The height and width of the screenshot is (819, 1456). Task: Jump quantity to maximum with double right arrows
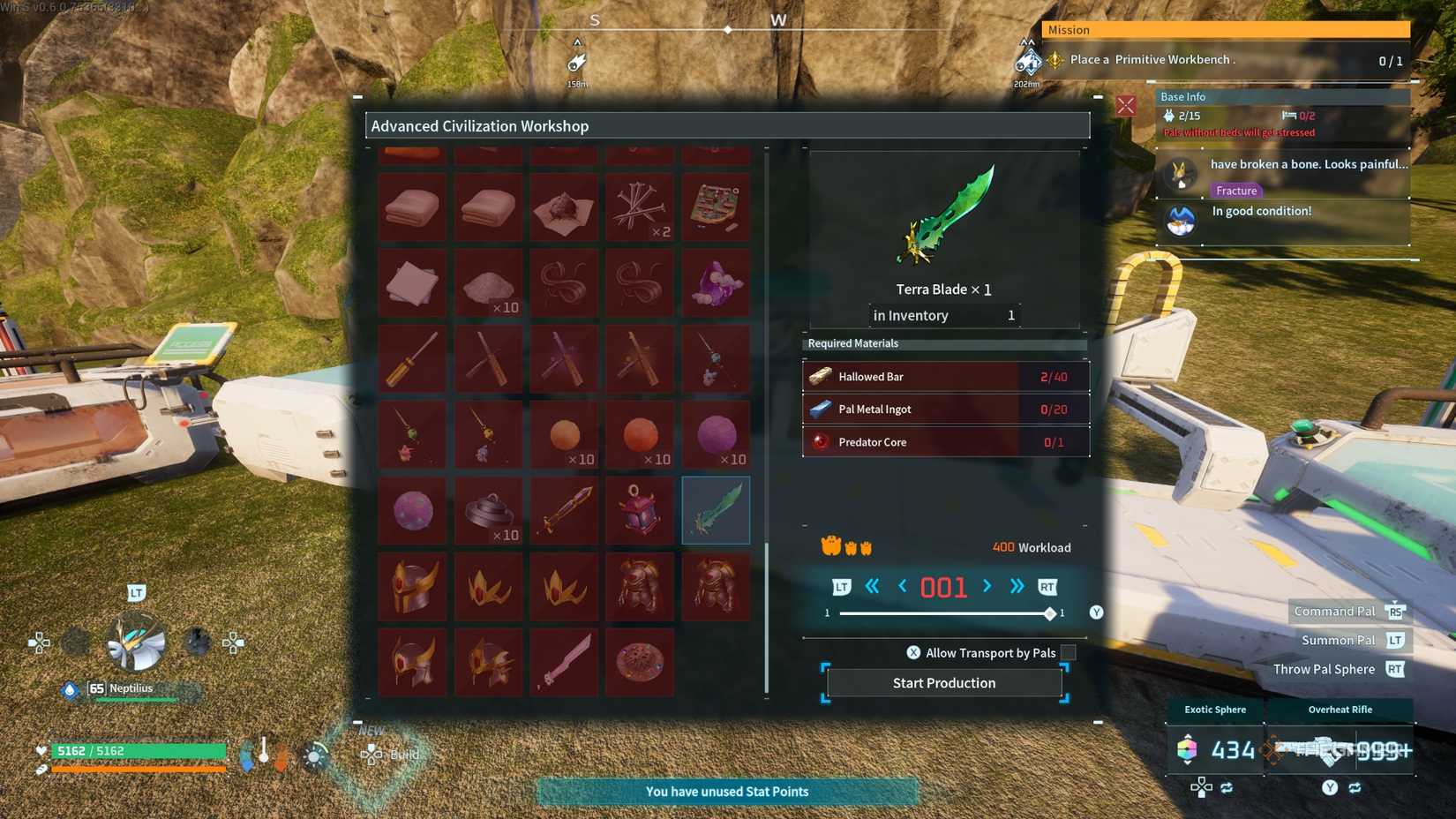click(x=1016, y=586)
